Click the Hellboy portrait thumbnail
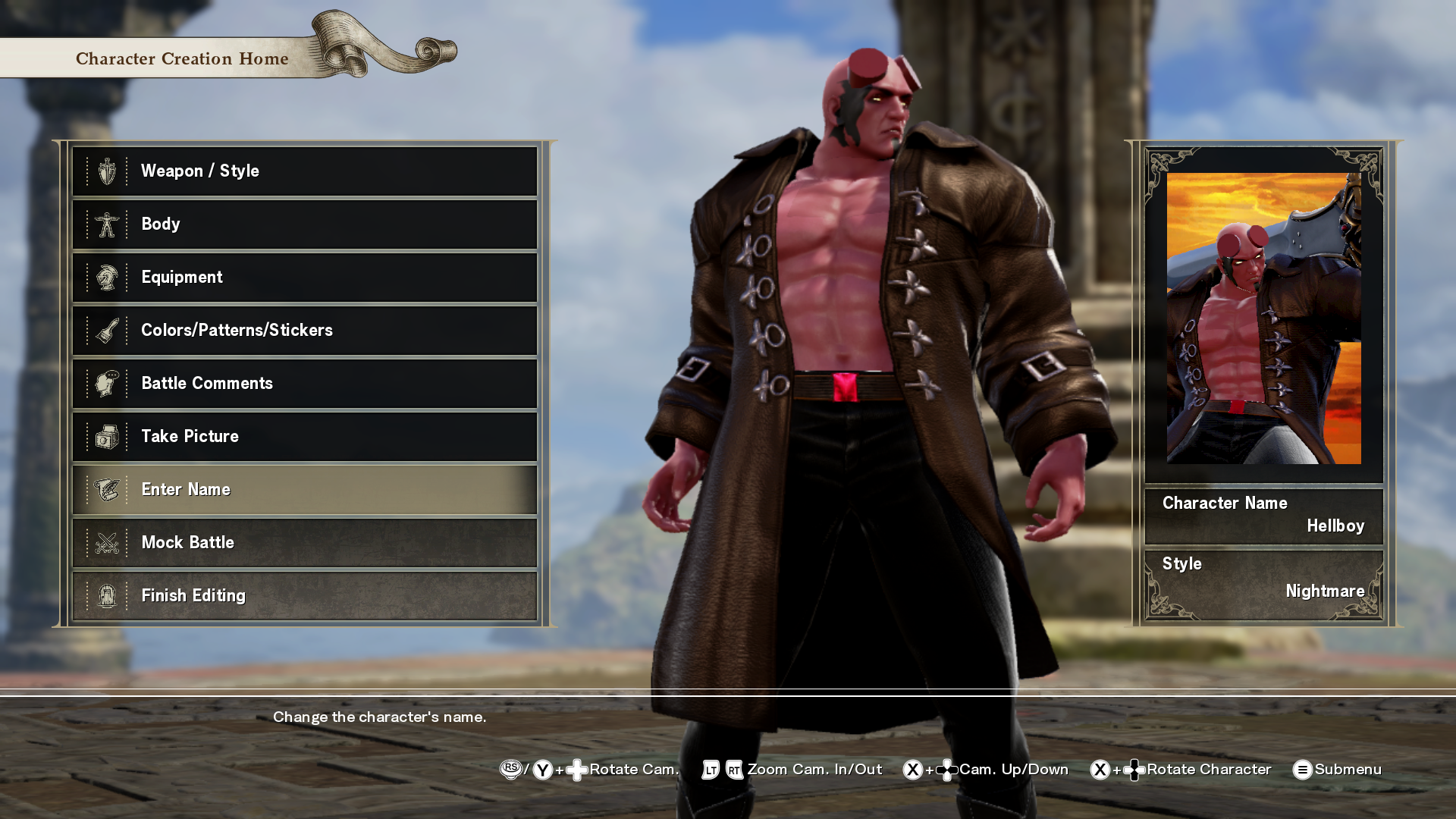1456x819 pixels. (x=1263, y=318)
